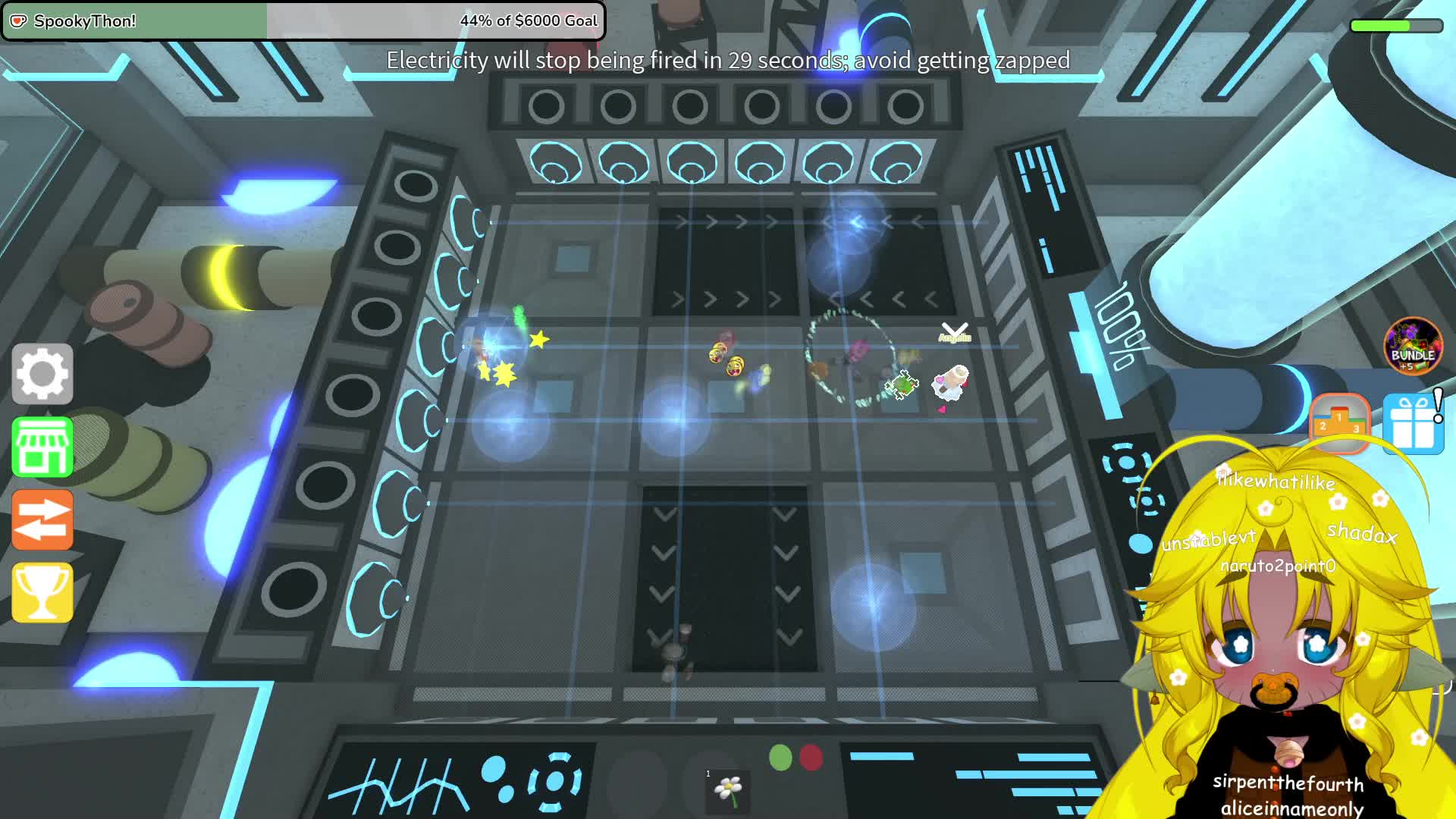The image size is (1456, 819).
Task: Open the gear settings menu
Action: tap(42, 373)
